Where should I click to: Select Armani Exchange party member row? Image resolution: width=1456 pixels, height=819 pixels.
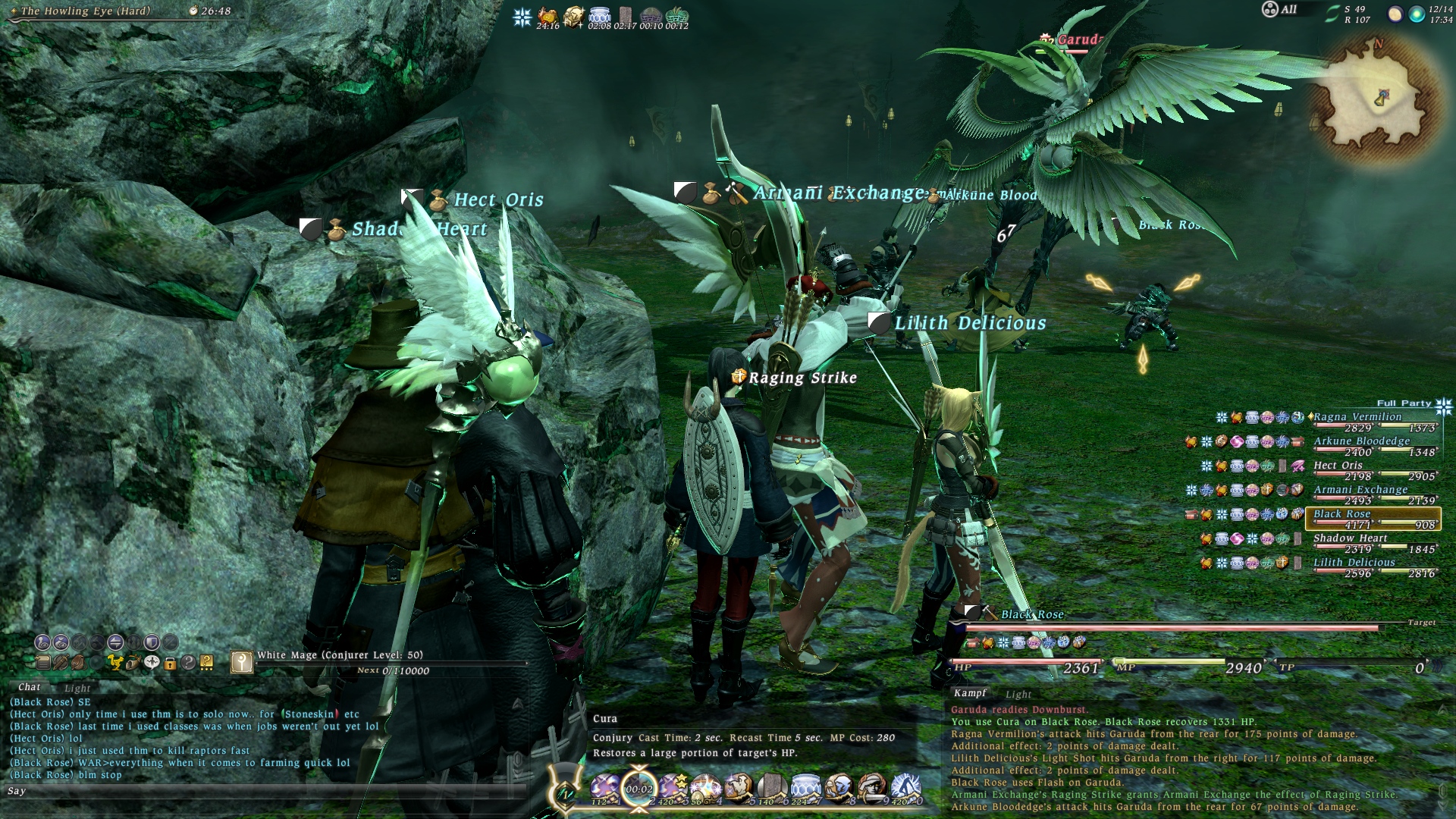coord(1360,490)
